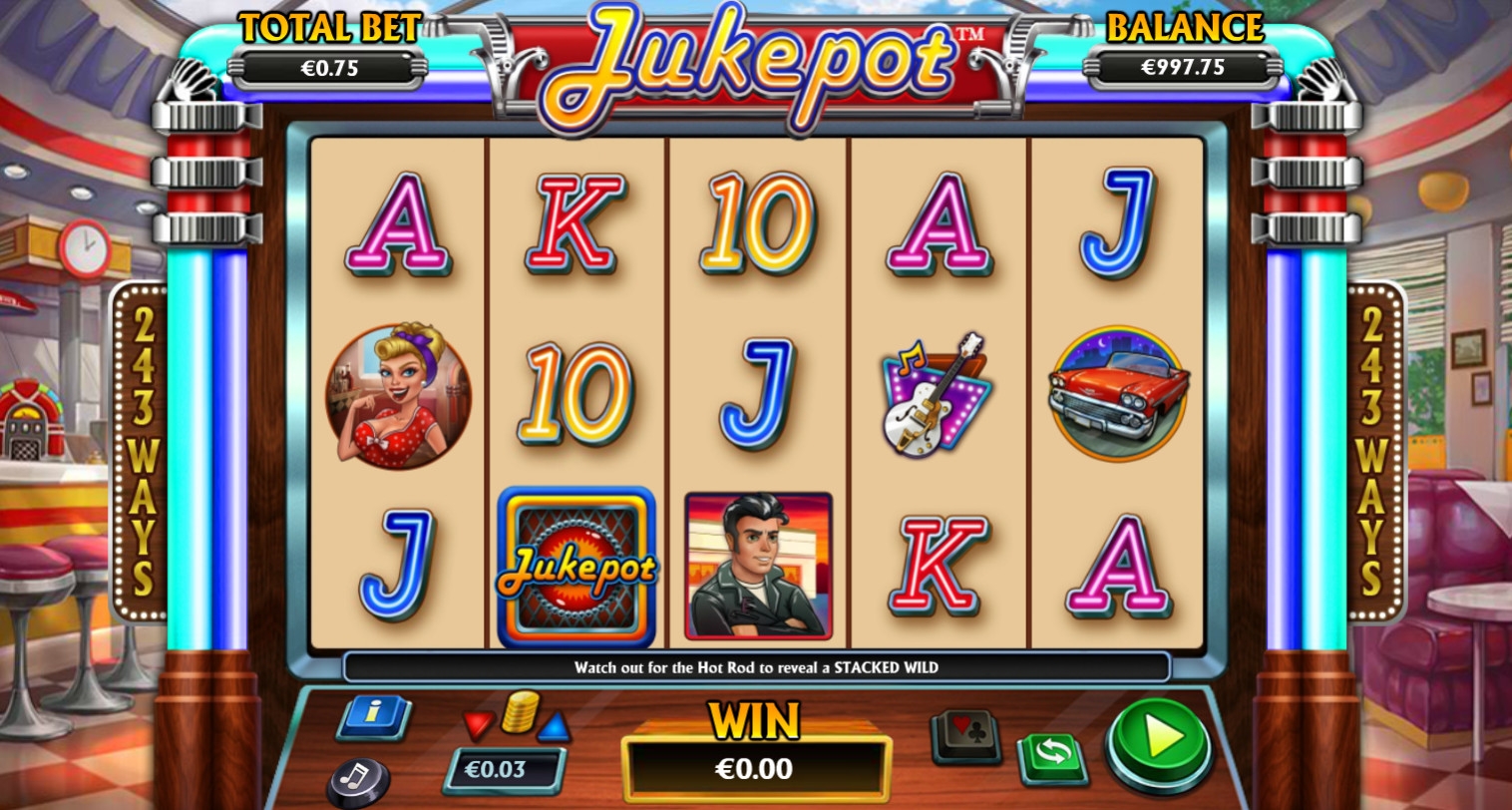
Task: Open the blue info paytable button
Action: click(x=374, y=715)
